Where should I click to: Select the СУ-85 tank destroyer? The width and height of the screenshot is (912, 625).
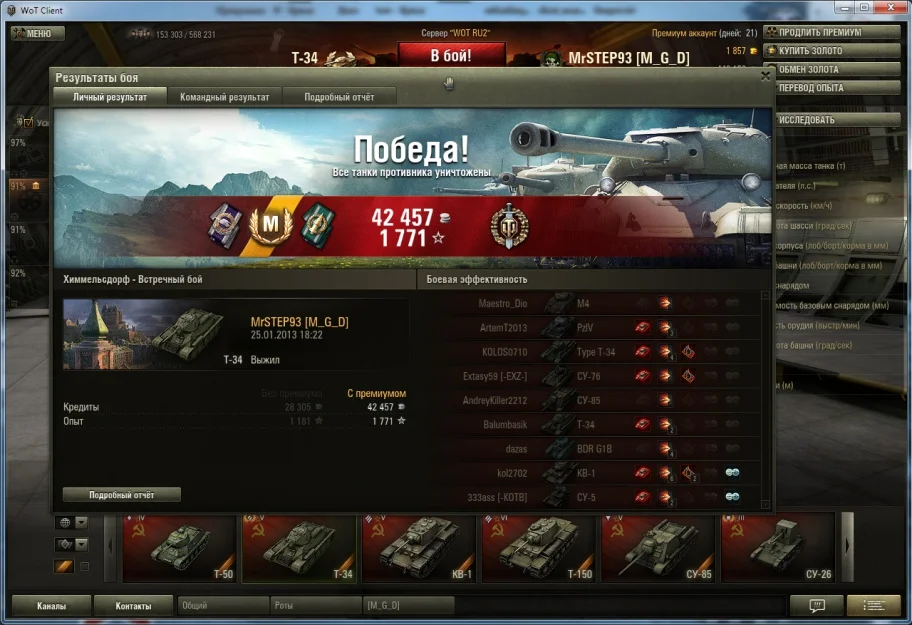659,548
